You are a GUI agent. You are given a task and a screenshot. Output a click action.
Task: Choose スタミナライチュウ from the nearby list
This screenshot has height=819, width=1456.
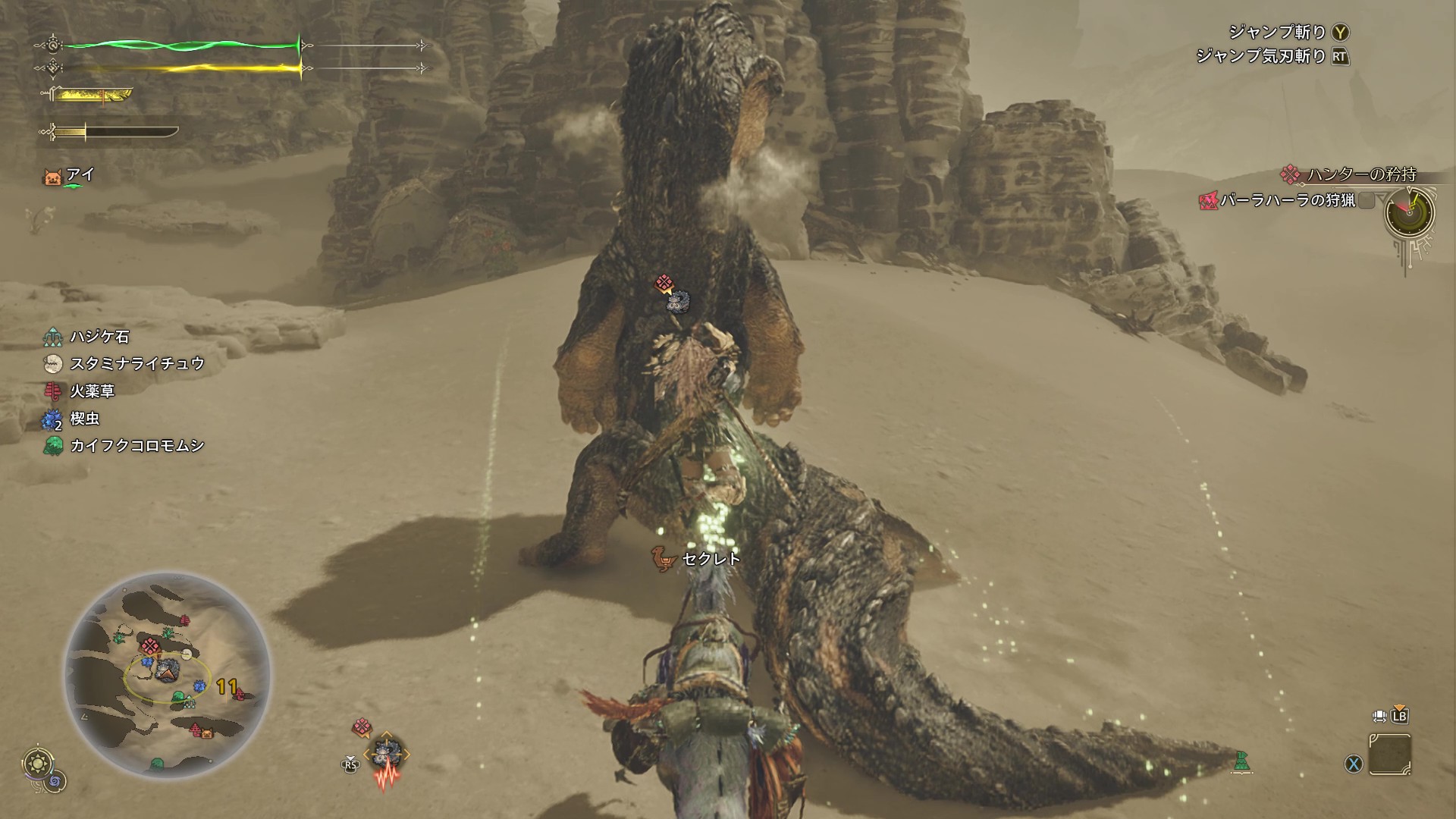coord(136,363)
